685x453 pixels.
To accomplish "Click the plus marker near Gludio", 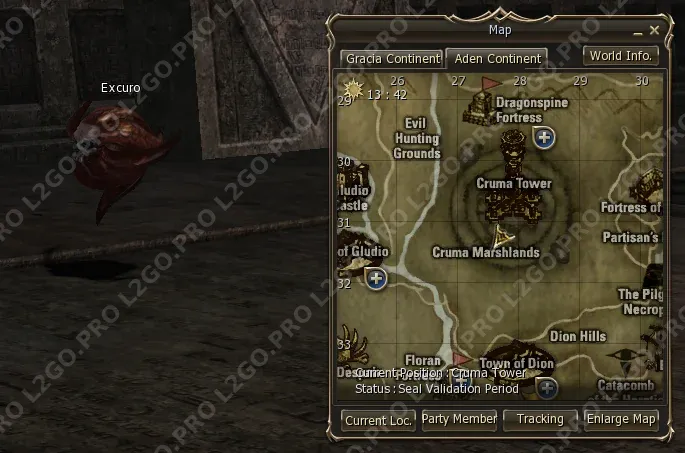I will tap(376, 278).
